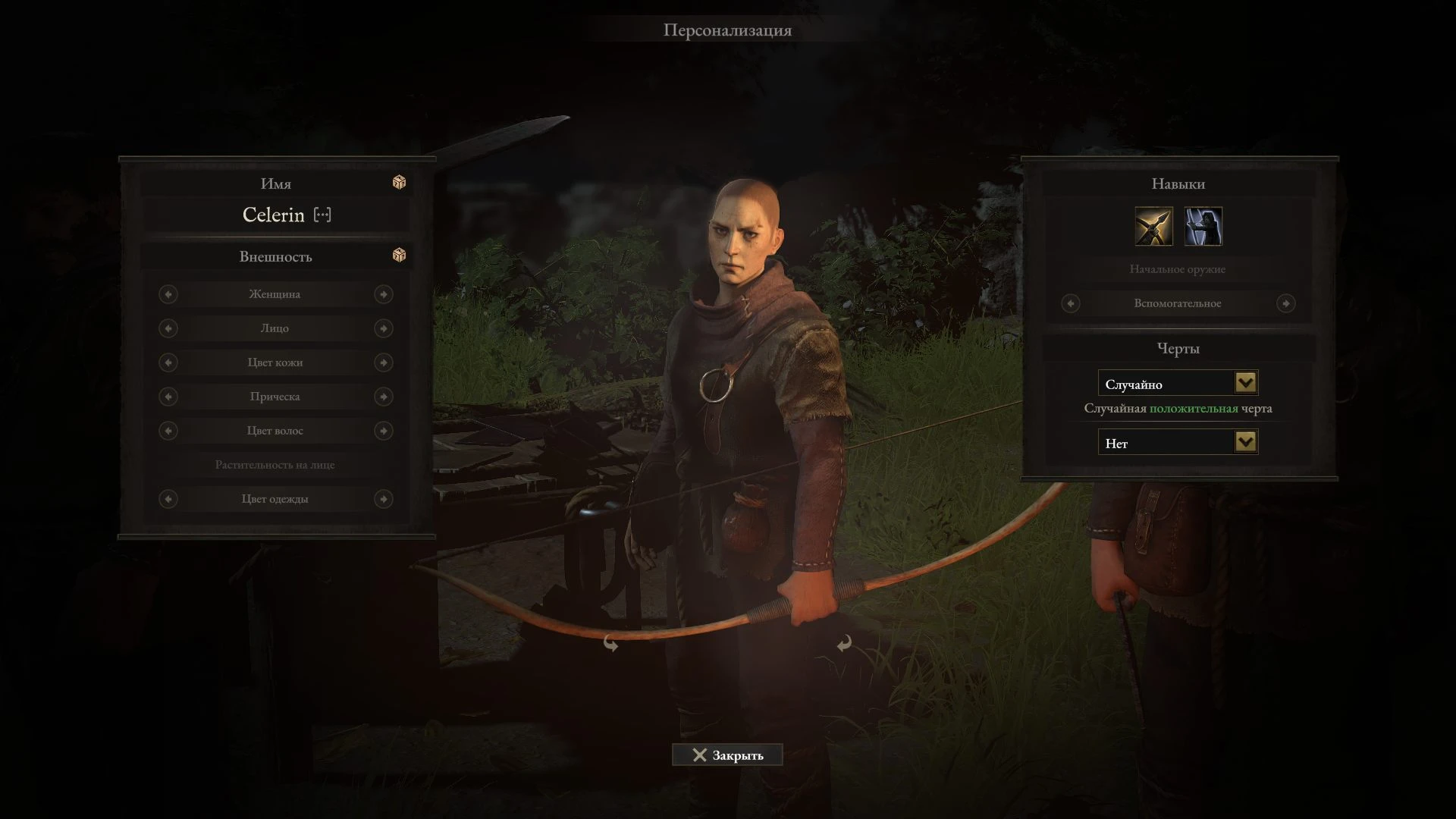Randomize appearance using the Внешность dice
This screenshot has width=1456, height=819.
coord(399,256)
